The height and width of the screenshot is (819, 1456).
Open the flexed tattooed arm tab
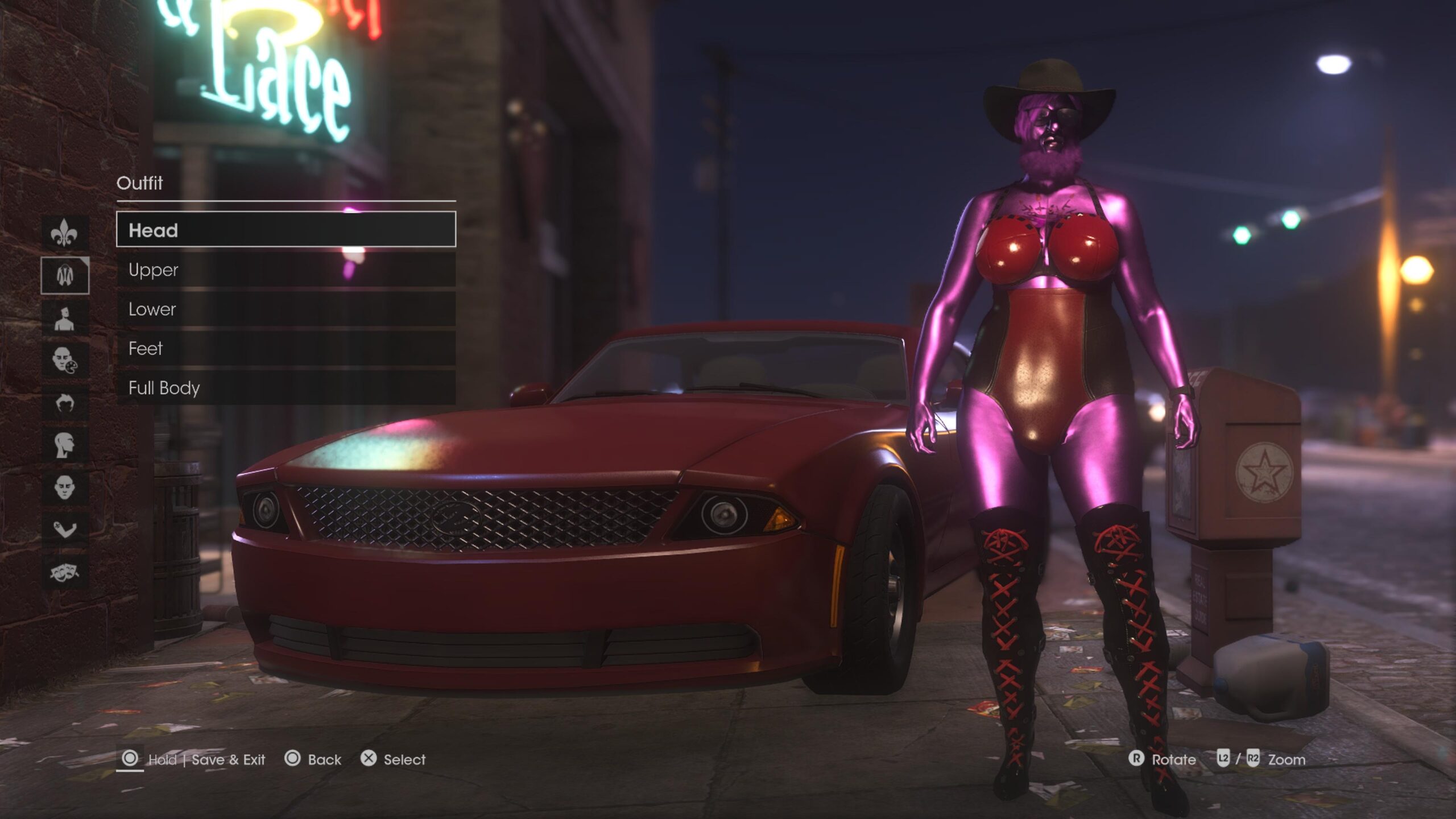point(65,530)
